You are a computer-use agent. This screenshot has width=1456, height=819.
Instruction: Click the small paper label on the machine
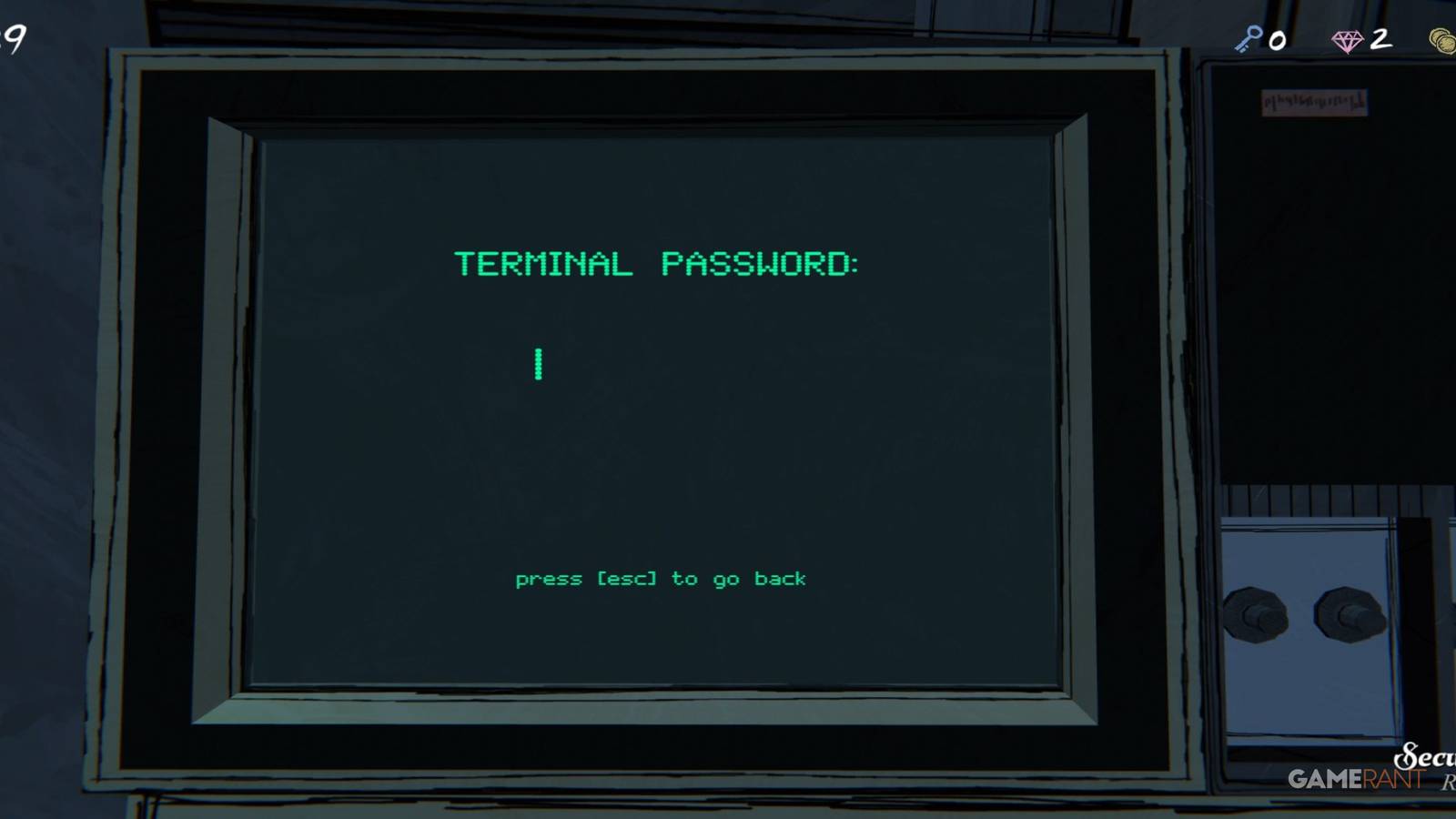click(x=1315, y=100)
